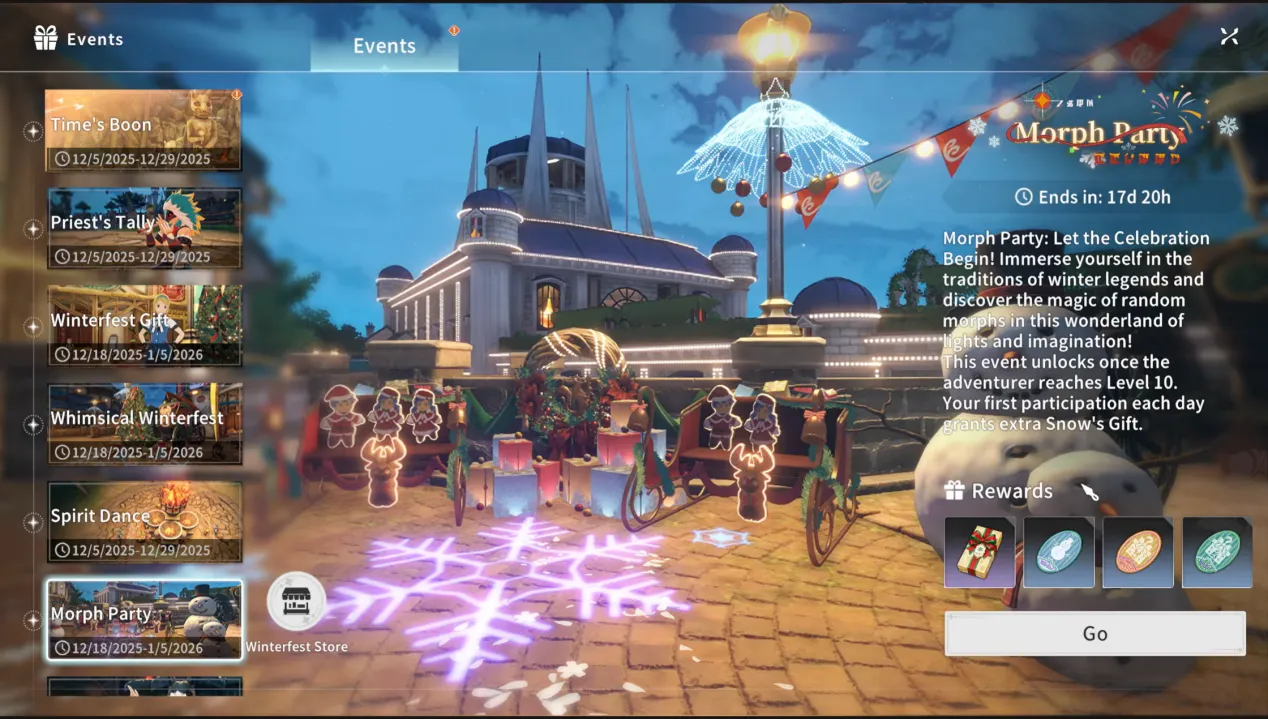The image size is (1268, 719).
Task: Show the Whimsical Winterfest event
Action: coord(144,424)
